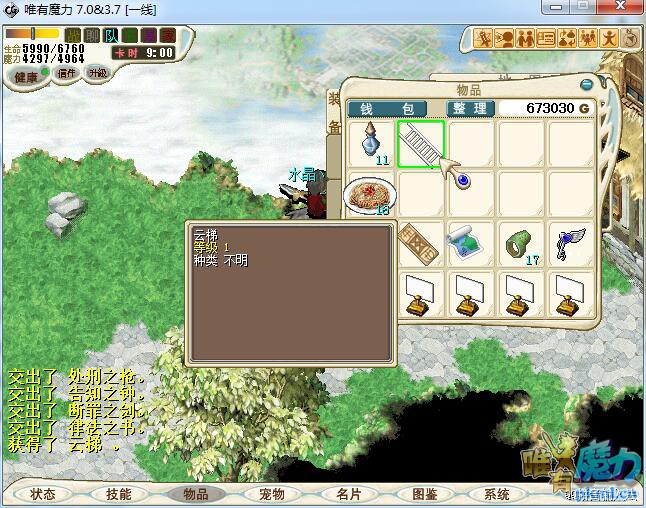Open the 状态 status menu
Viewport: 646px width, 508px height.
pyautogui.click(x=43, y=494)
